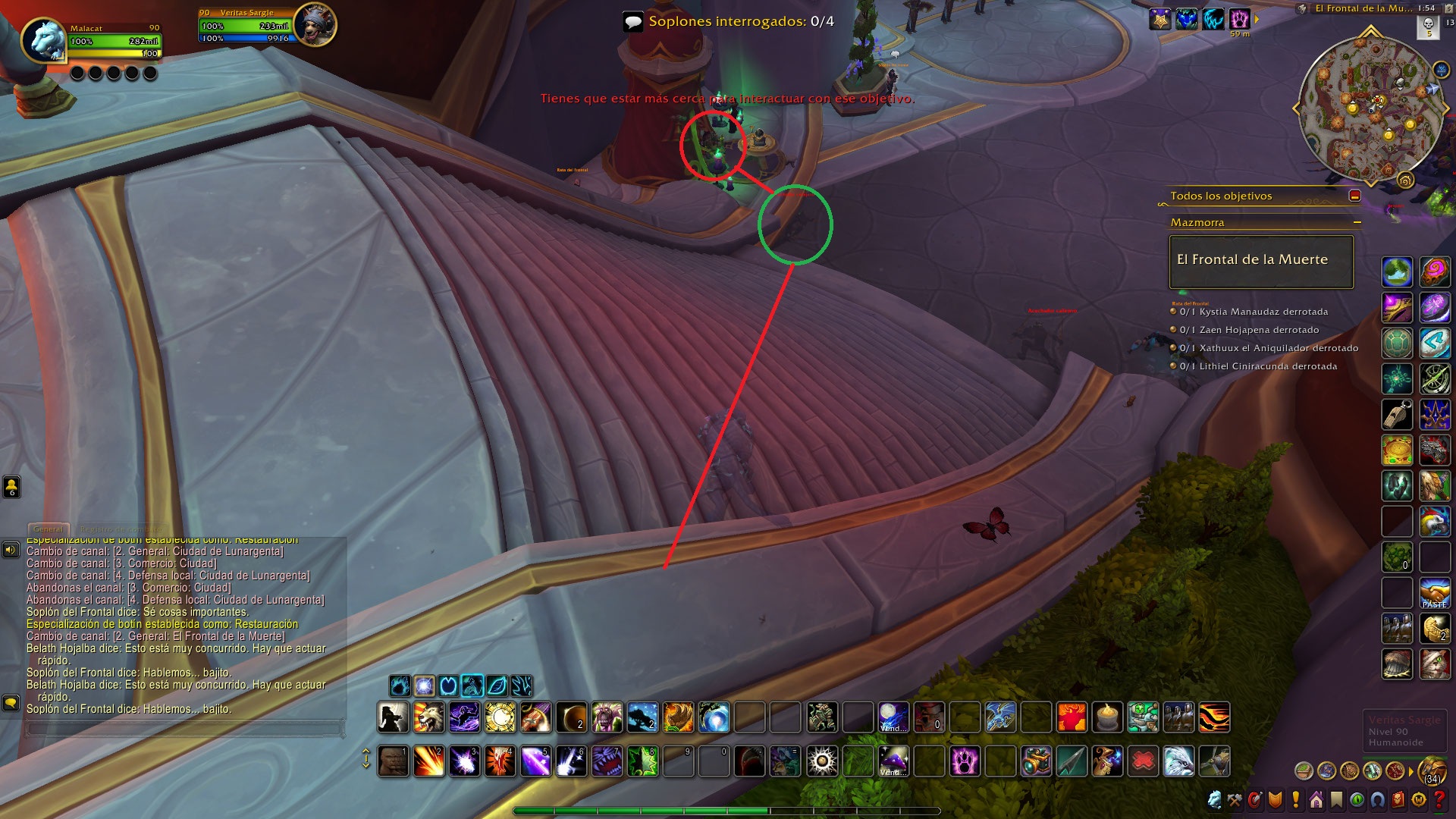1456x819 pixels.
Task: Use the purple mushroom action slot
Action: coord(893,761)
